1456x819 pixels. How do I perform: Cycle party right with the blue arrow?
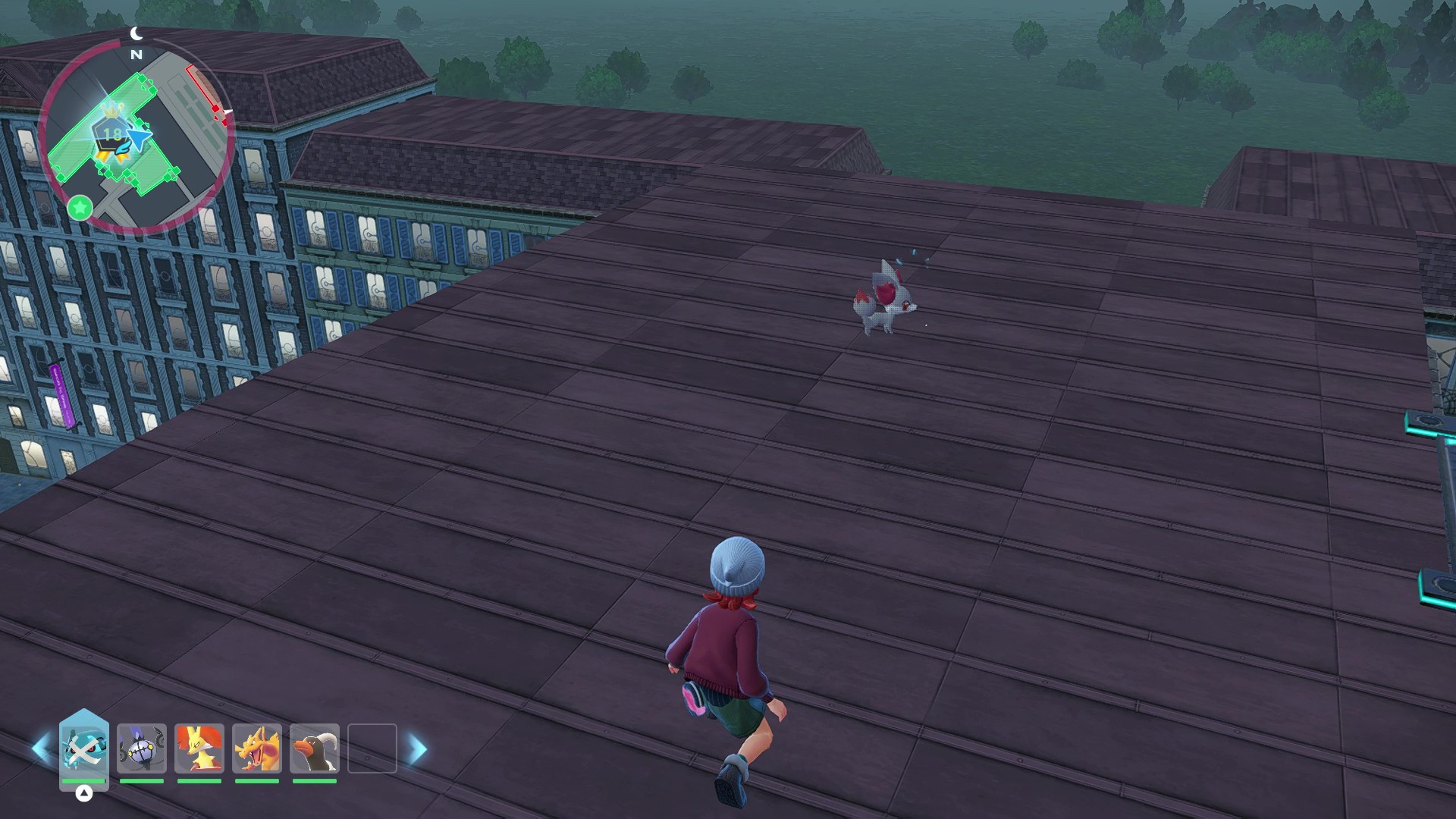(418, 748)
